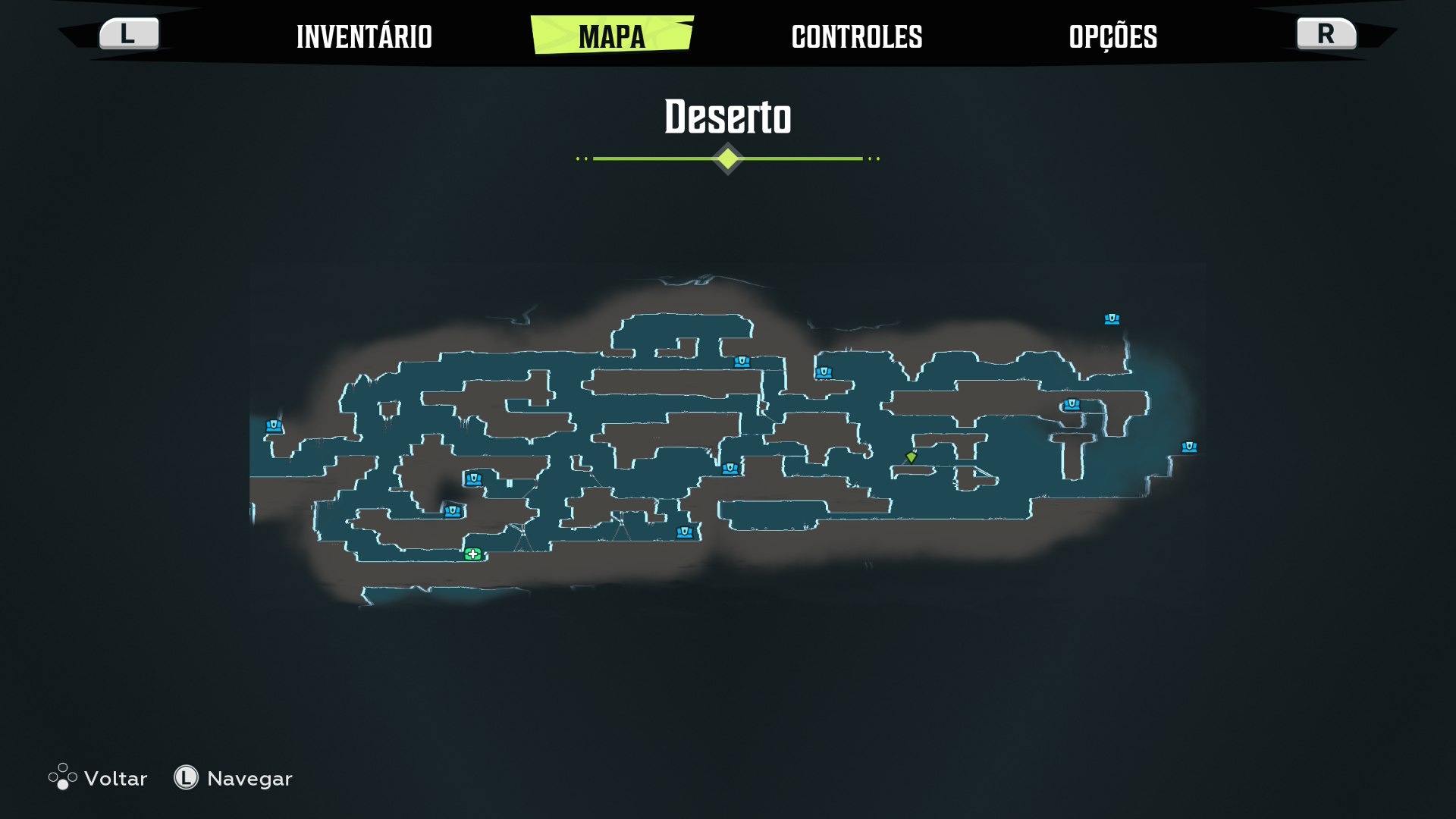1456x819 pixels.
Task: Go to the Opções tab
Action: coord(1112,36)
